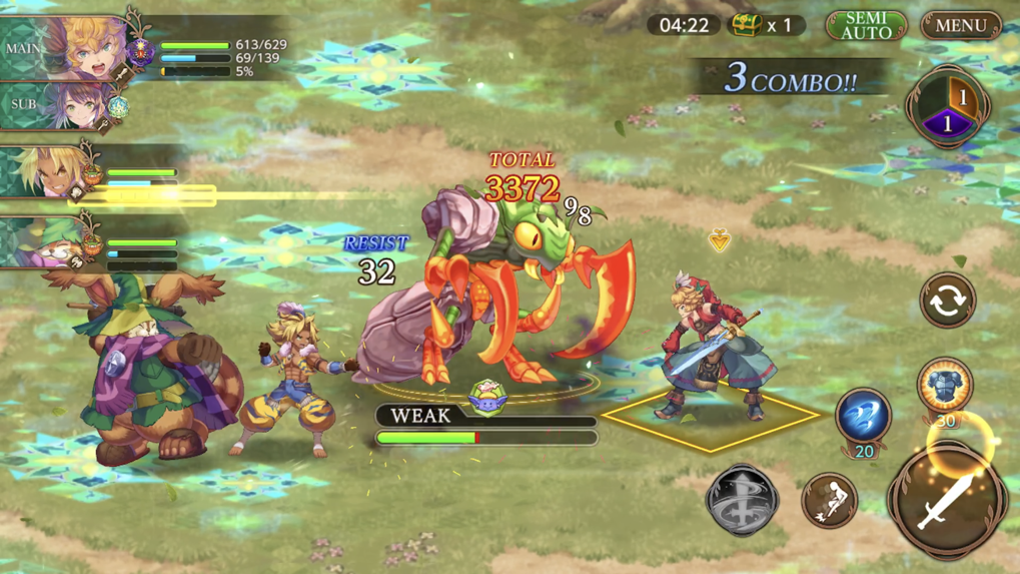Use the armor buff skill
Image resolution: width=1020 pixels, height=574 pixels.
[945, 387]
